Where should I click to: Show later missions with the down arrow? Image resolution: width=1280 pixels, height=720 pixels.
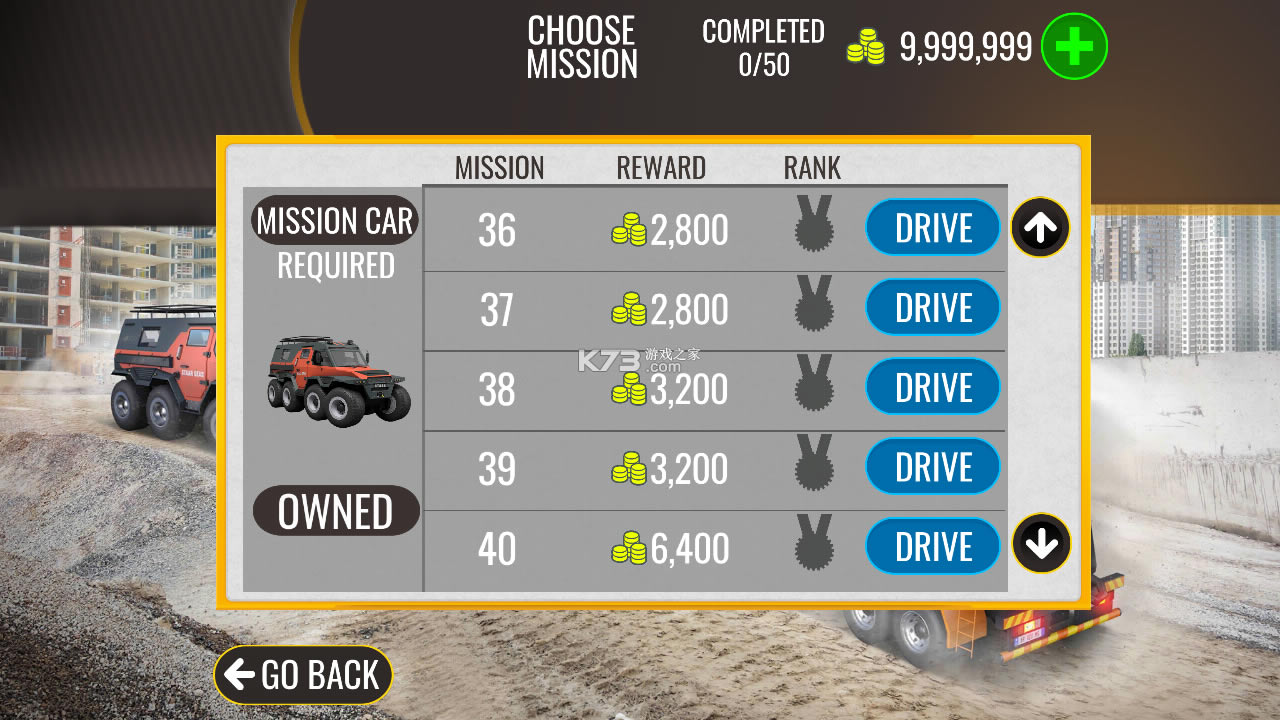click(1040, 545)
